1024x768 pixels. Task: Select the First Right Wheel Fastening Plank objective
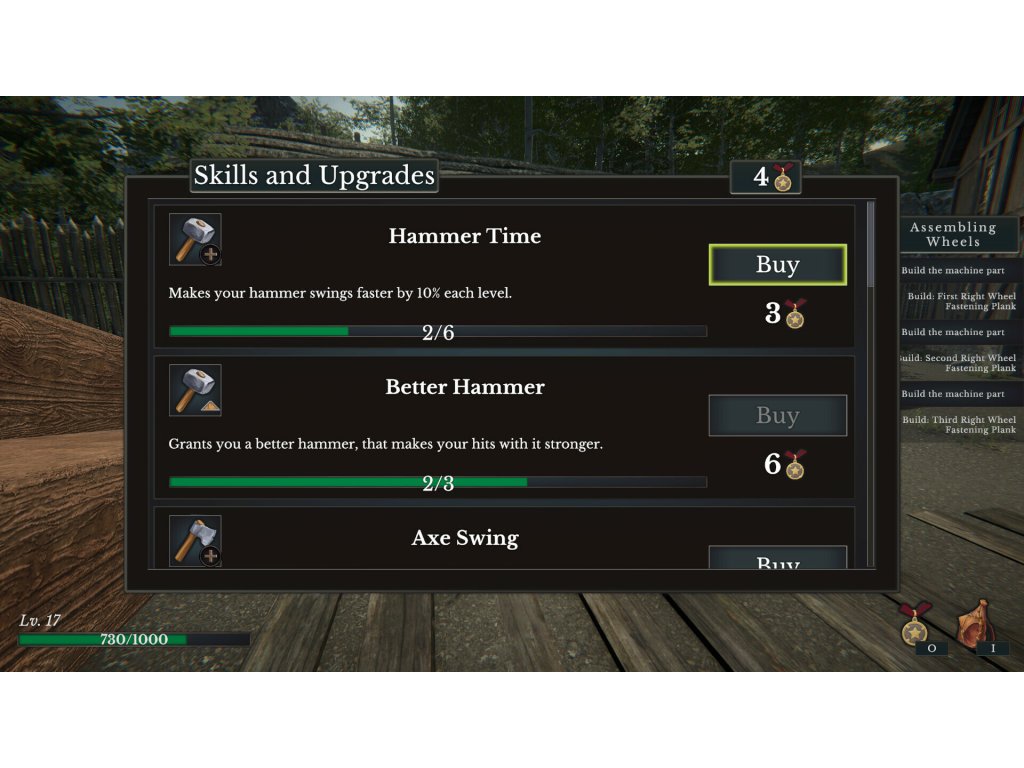coord(961,301)
